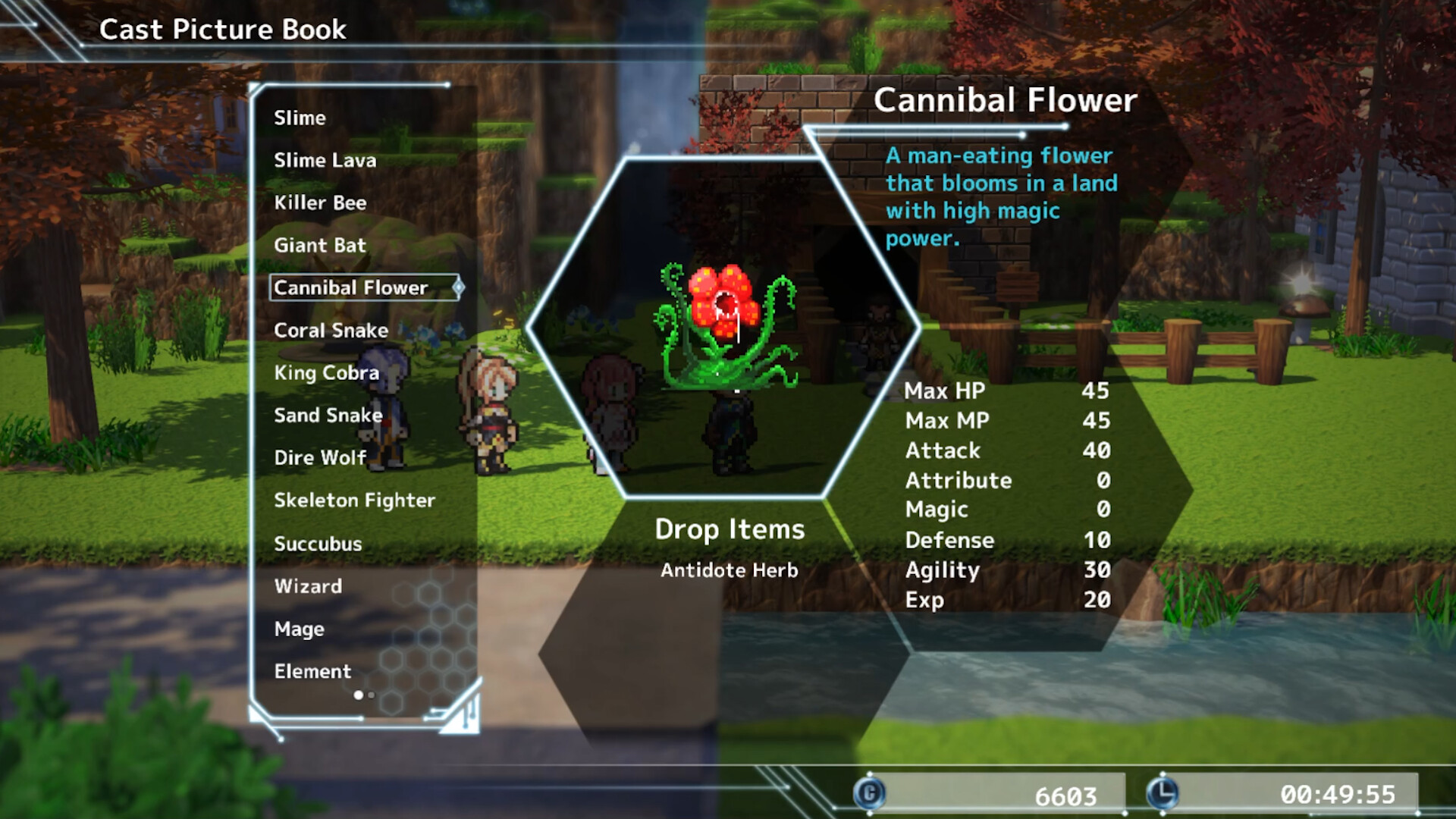
Task: Click the Cast Picture Book title
Action: 223,30
